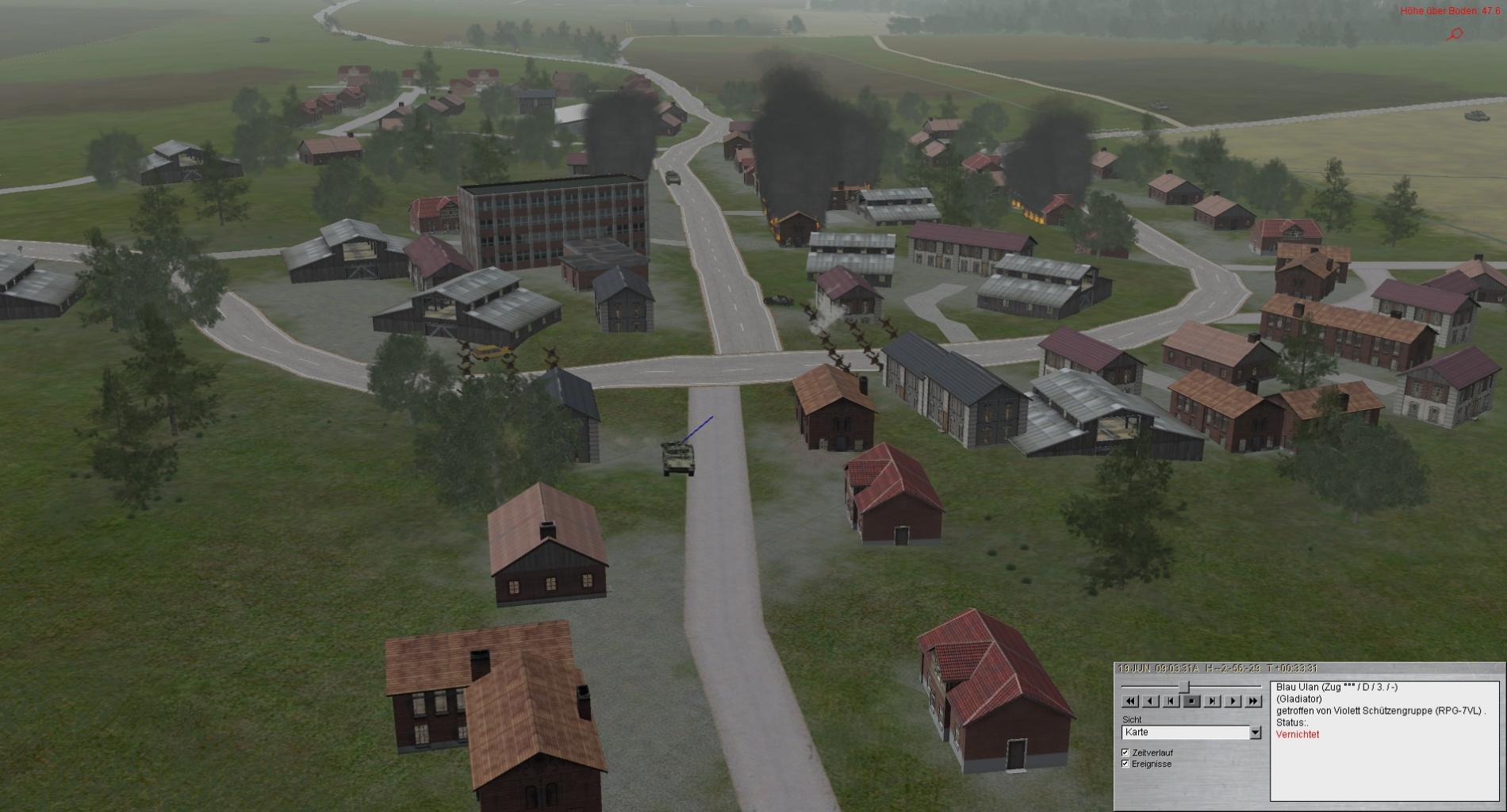Uncheck the Ereignisse checkbox
This screenshot has height=812, width=1507.
point(1125,764)
